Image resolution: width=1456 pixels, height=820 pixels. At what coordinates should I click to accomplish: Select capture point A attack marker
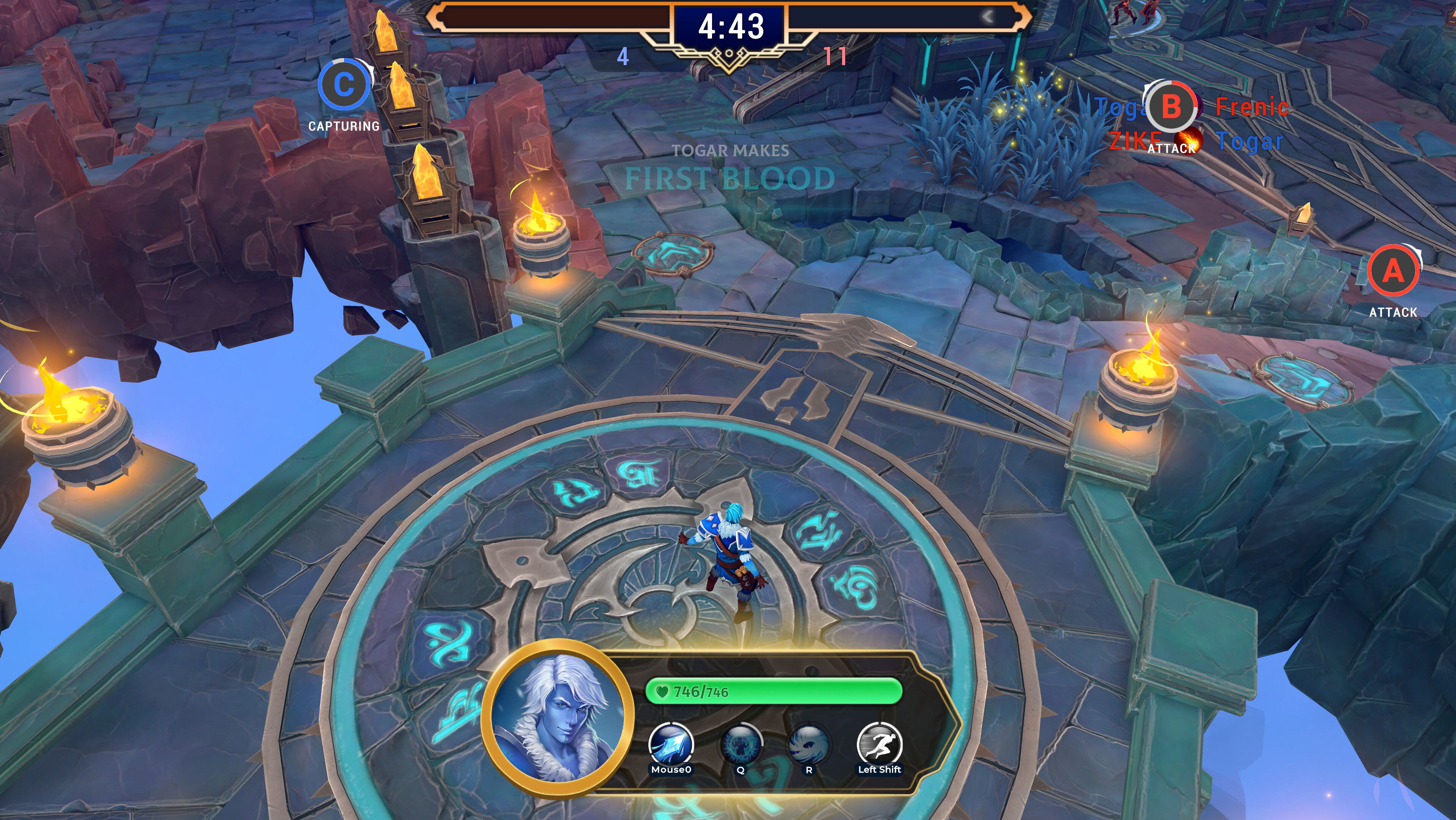pos(1393,271)
